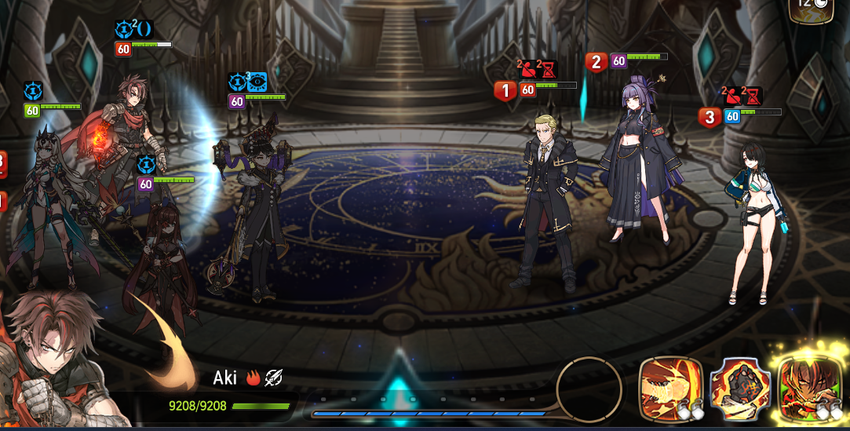This screenshot has height=431, width=850.
Task: Use the flaming dragon punch skill
Action: point(672,390)
